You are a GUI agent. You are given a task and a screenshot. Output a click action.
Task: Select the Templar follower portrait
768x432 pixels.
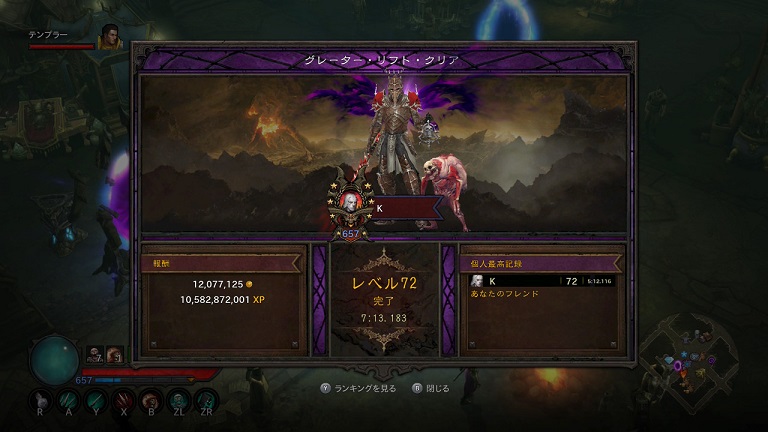109,37
